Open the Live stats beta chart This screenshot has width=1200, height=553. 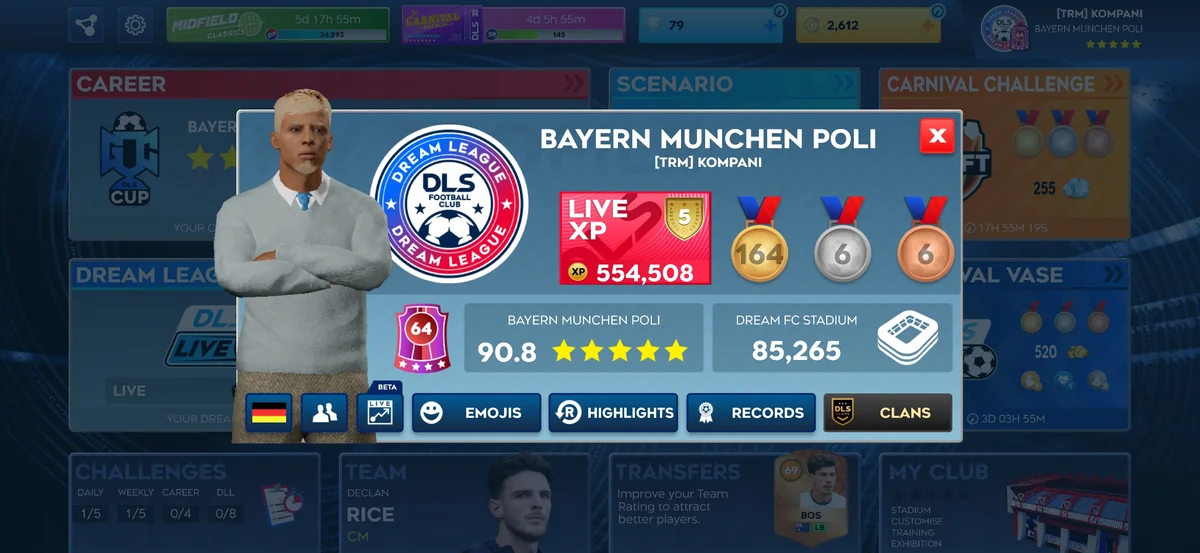380,412
